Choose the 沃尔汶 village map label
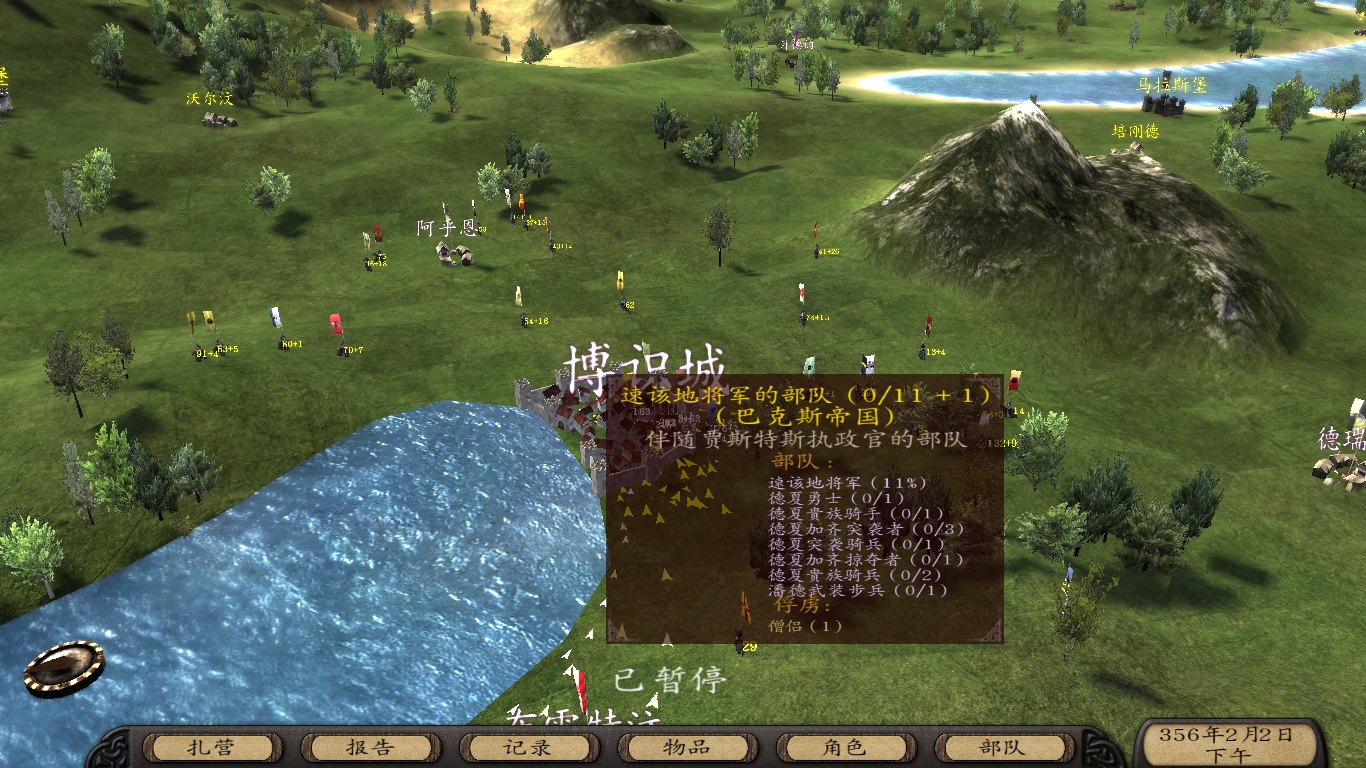 pos(209,99)
